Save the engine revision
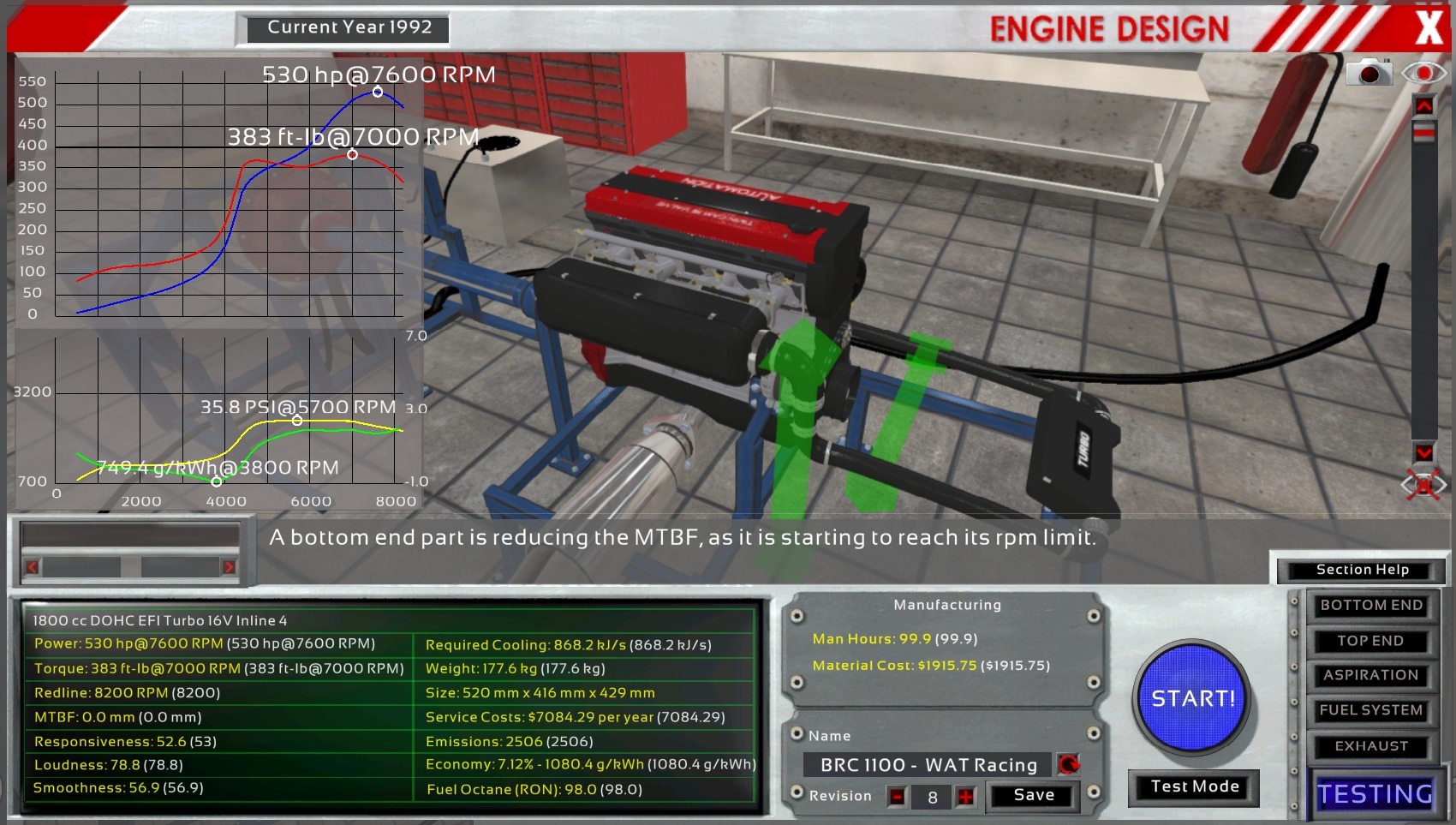The width and height of the screenshot is (1456, 825). click(1033, 796)
